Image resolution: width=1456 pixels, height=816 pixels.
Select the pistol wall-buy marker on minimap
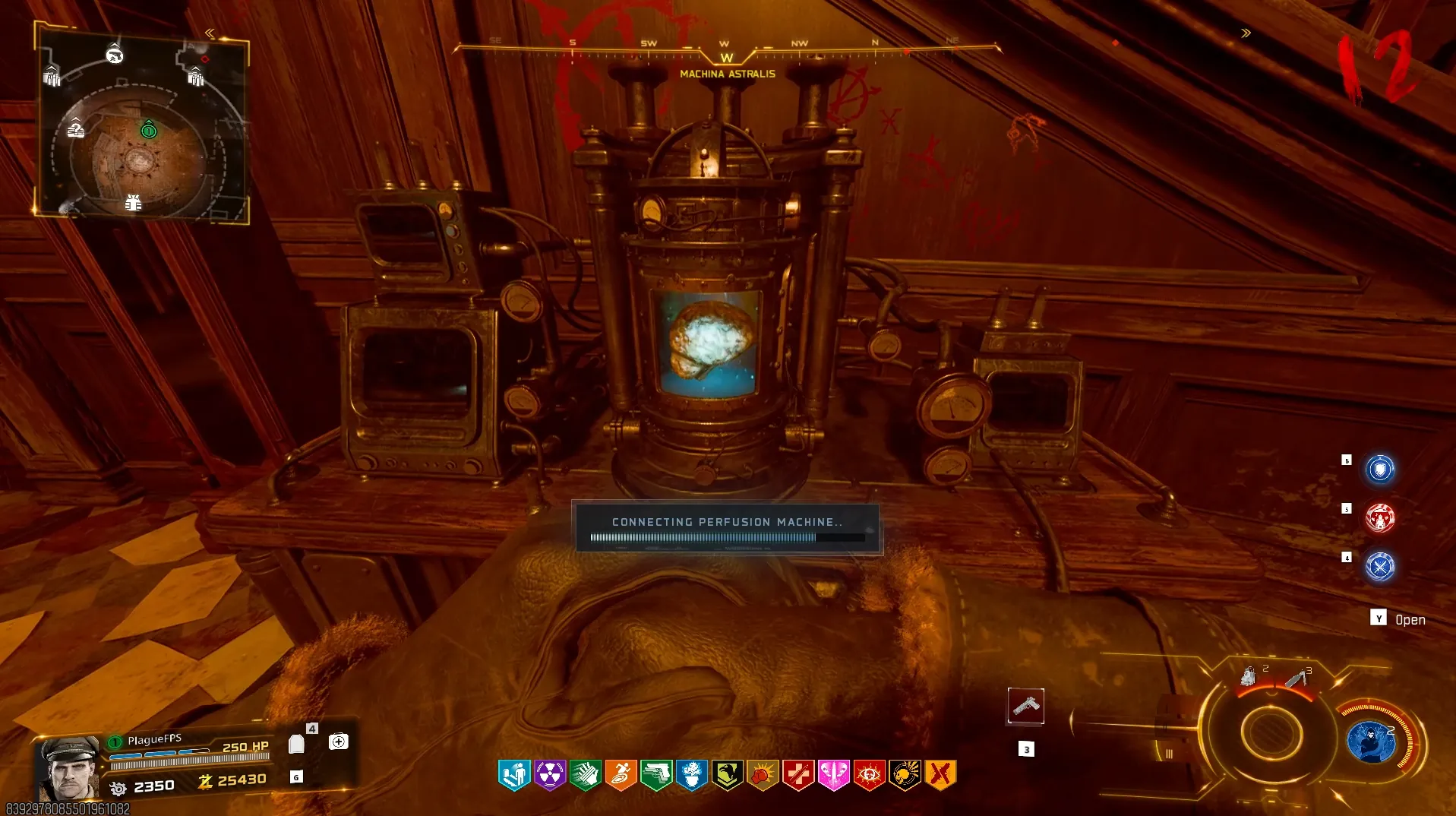[x=115, y=55]
